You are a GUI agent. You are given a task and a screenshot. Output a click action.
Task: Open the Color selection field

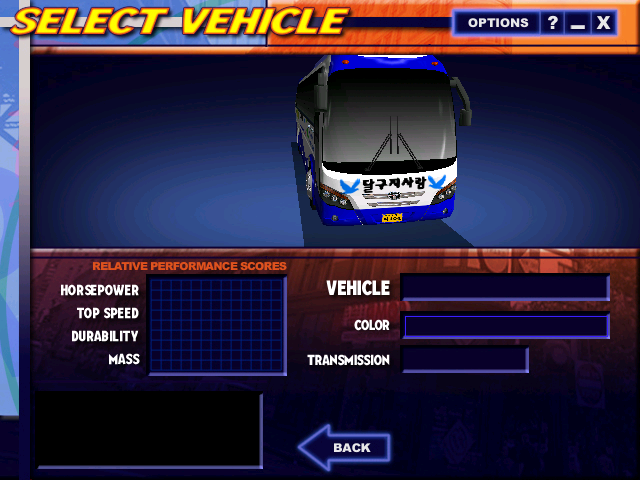[505, 326]
